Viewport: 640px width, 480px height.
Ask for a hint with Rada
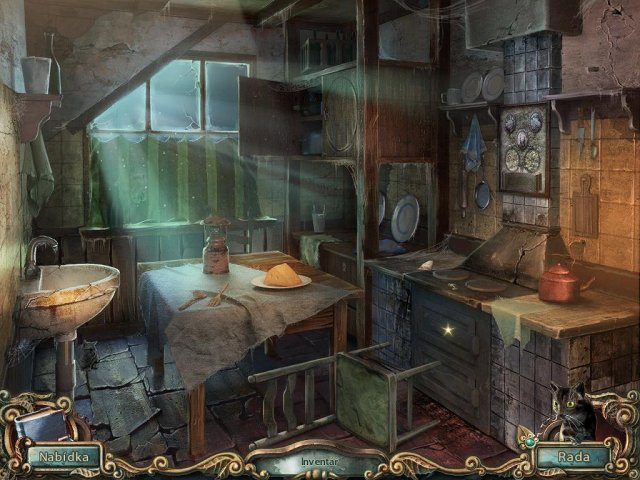point(574,457)
